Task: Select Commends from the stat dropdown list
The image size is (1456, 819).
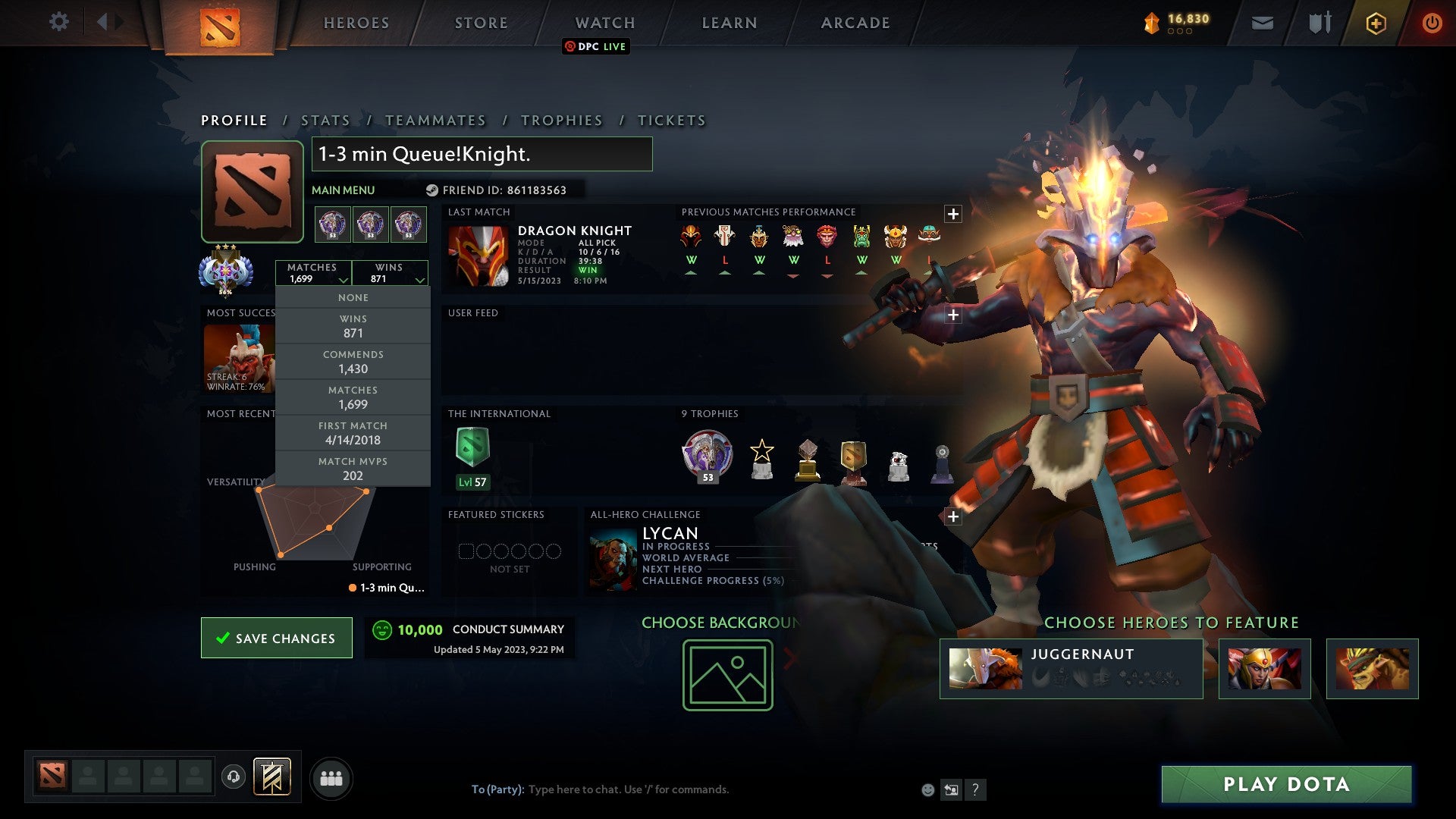Action: (x=353, y=362)
